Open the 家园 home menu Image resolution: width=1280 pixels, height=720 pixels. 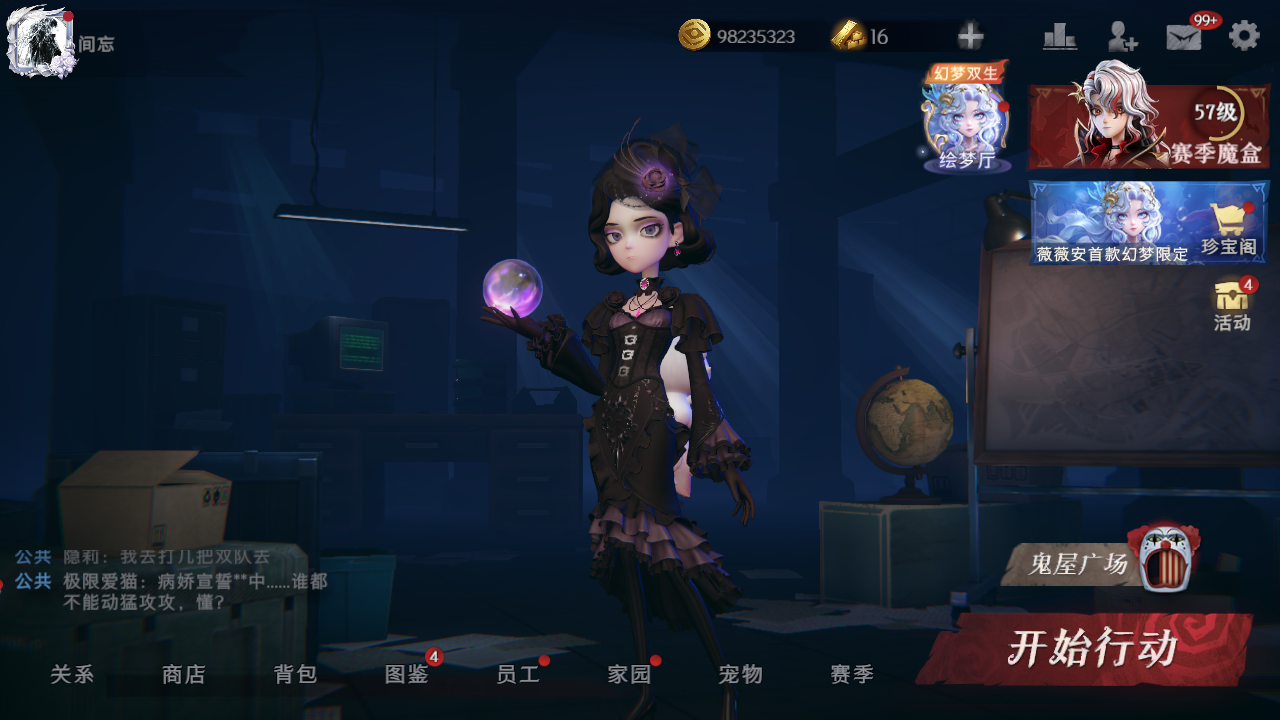coord(630,675)
